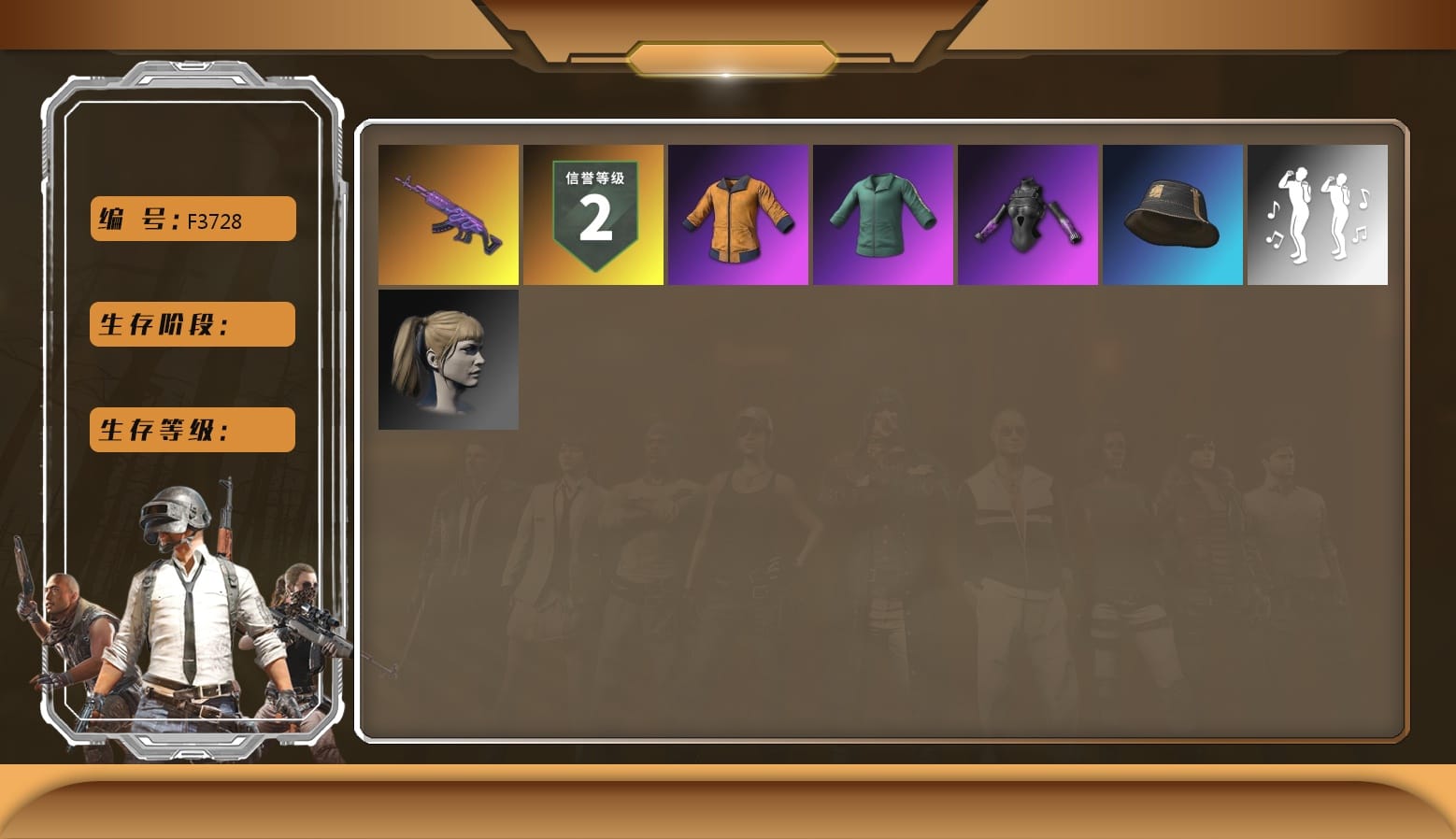Click the top center header banner tab
The height and width of the screenshot is (839, 1456).
728,56
